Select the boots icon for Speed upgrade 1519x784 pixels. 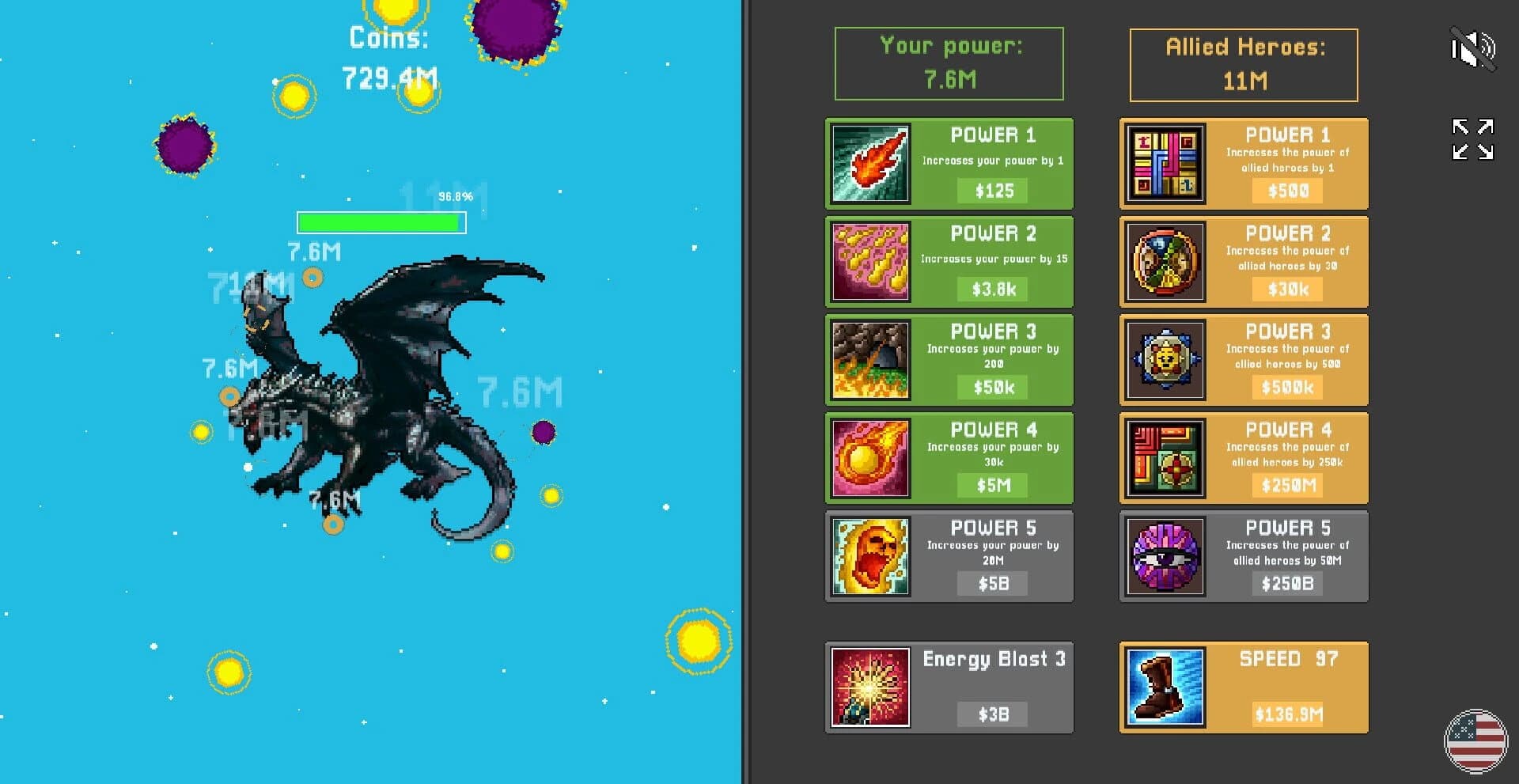pyautogui.click(x=1163, y=687)
